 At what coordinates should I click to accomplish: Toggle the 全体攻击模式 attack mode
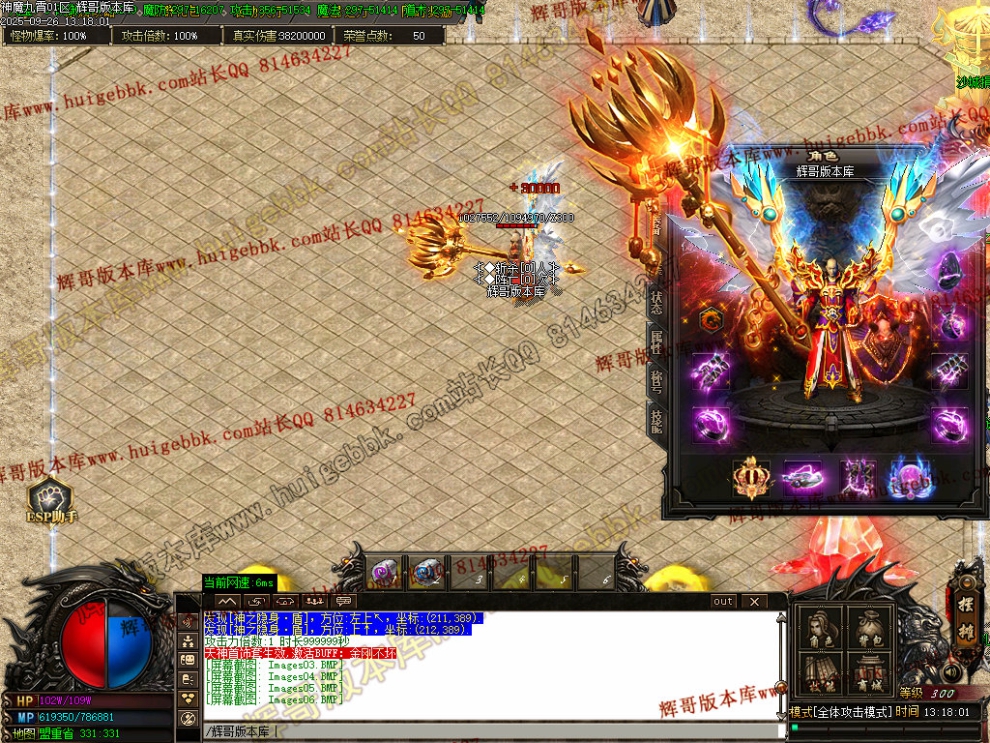click(x=850, y=712)
